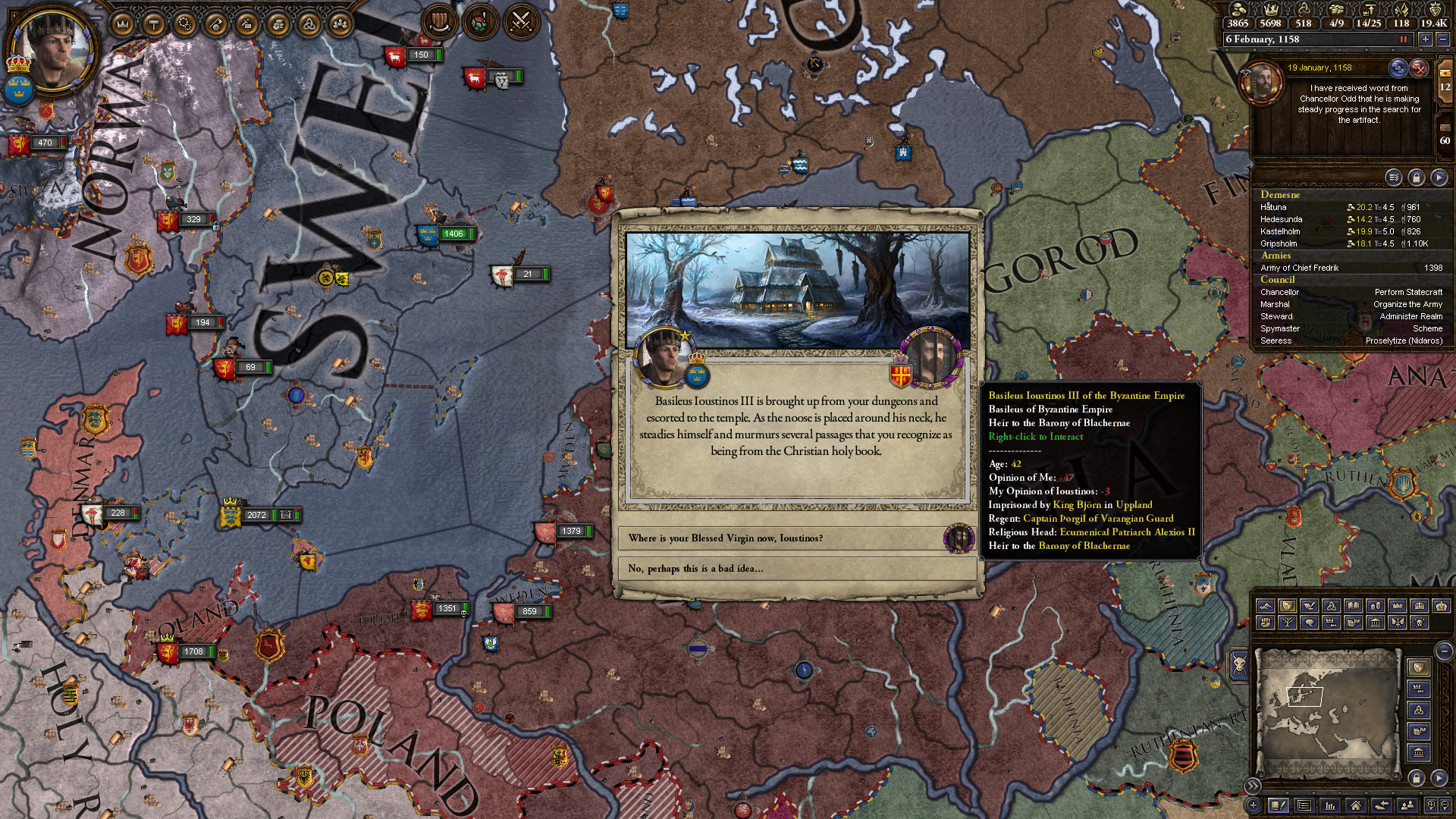Switch to the terrain map mode button

pos(1265,606)
